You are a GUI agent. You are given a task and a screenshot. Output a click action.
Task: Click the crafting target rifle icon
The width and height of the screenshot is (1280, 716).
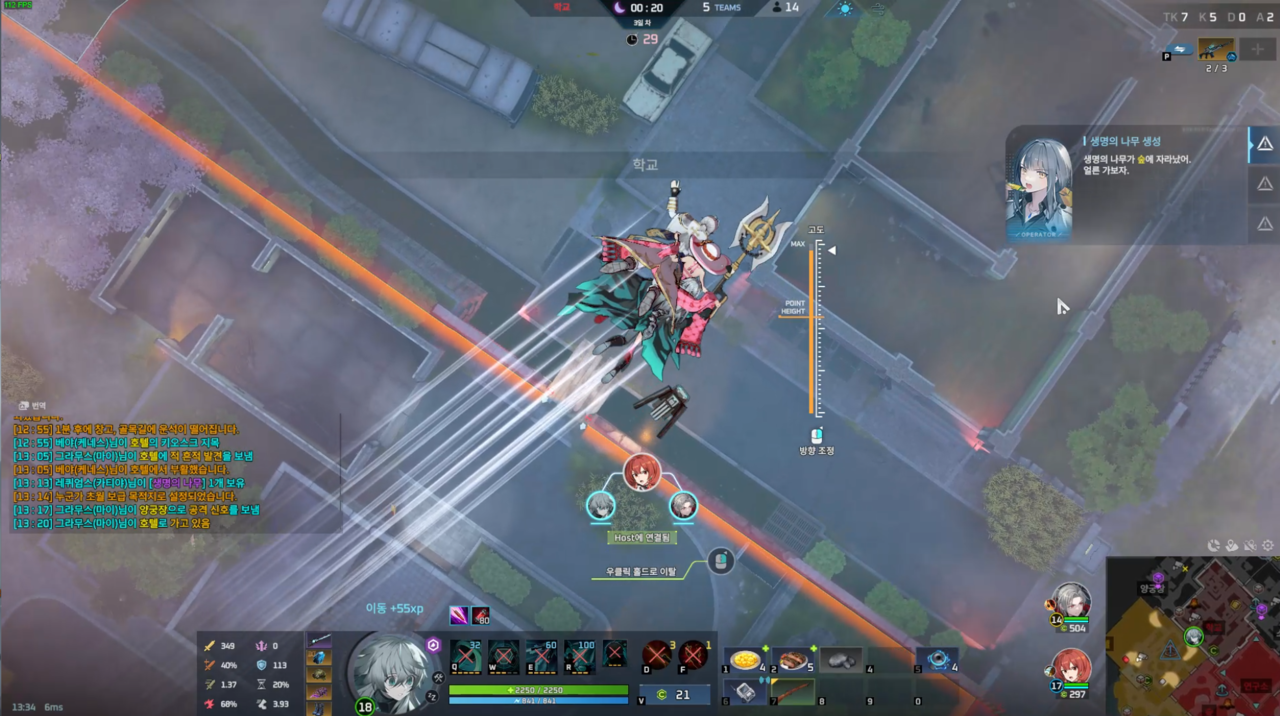point(1216,49)
